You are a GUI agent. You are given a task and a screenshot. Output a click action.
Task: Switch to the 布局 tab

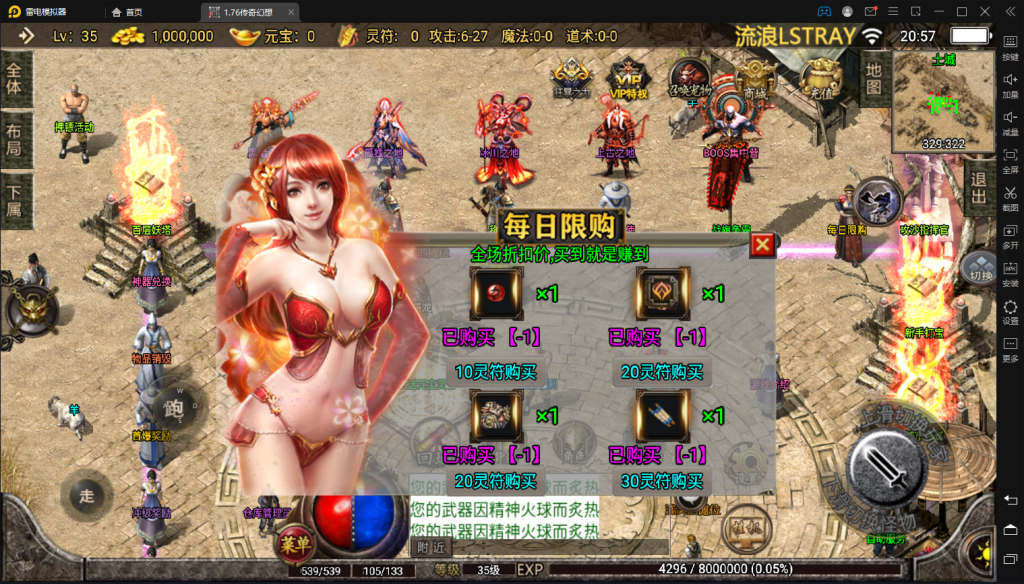pos(14,141)
